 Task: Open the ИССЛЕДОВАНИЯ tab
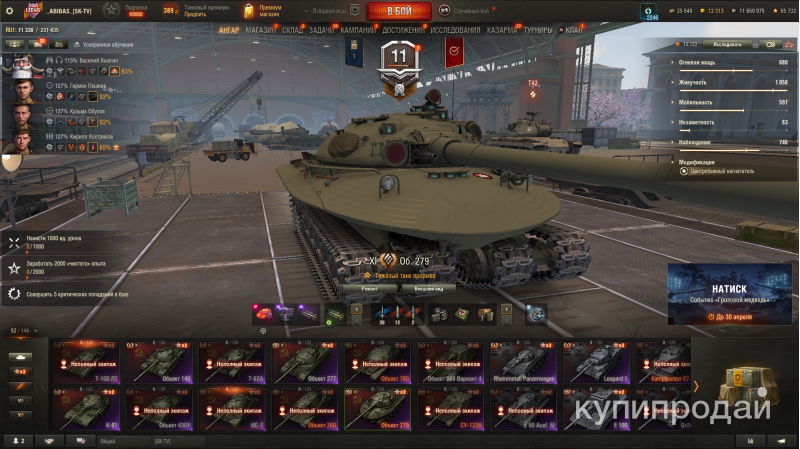pyautogui.click(x=455, y=30)
